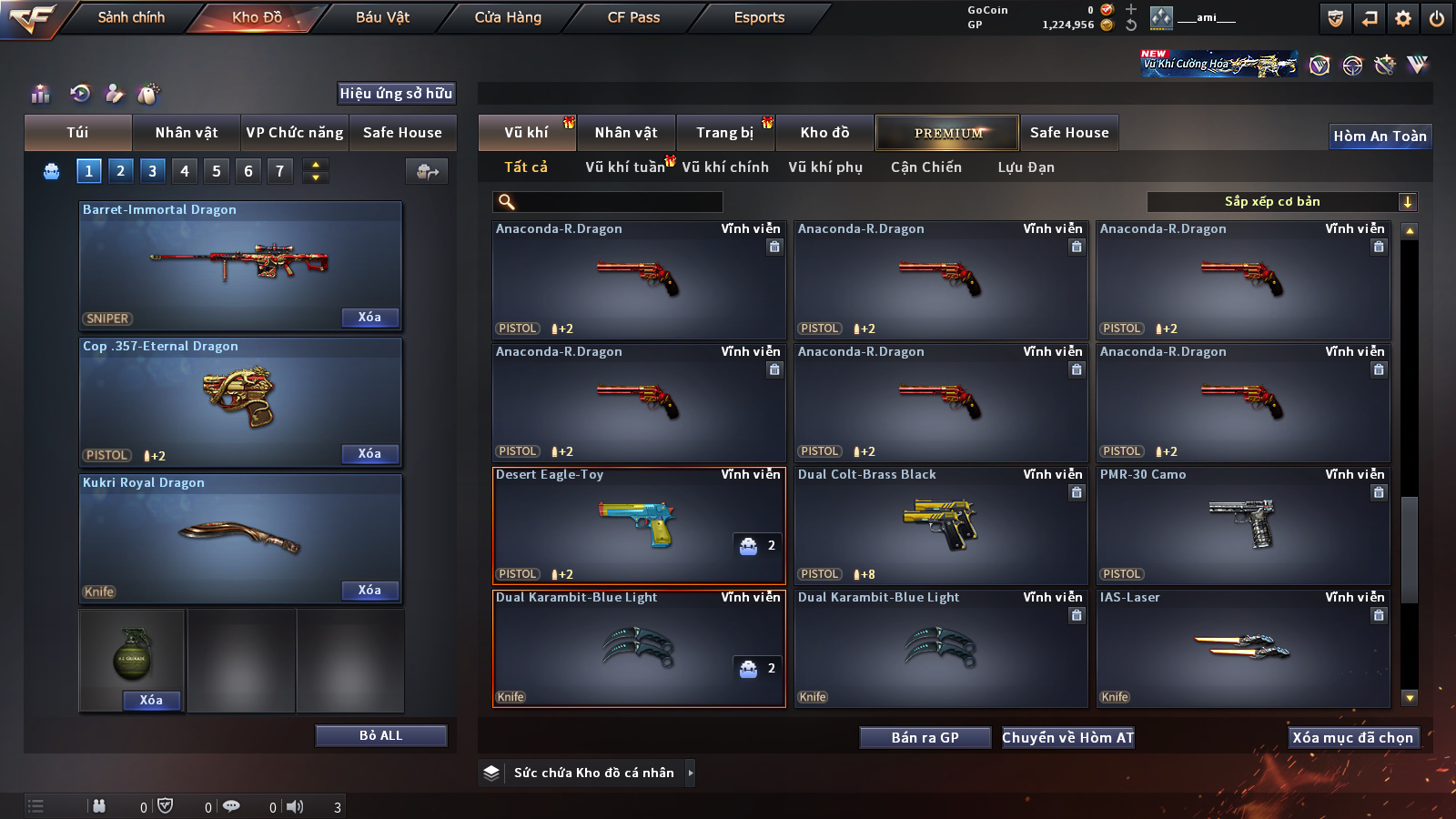The image size is (1456, 819).
Task: Sell item with Bán ra GP
Action: pyautogui.click(x=925, y=738)
